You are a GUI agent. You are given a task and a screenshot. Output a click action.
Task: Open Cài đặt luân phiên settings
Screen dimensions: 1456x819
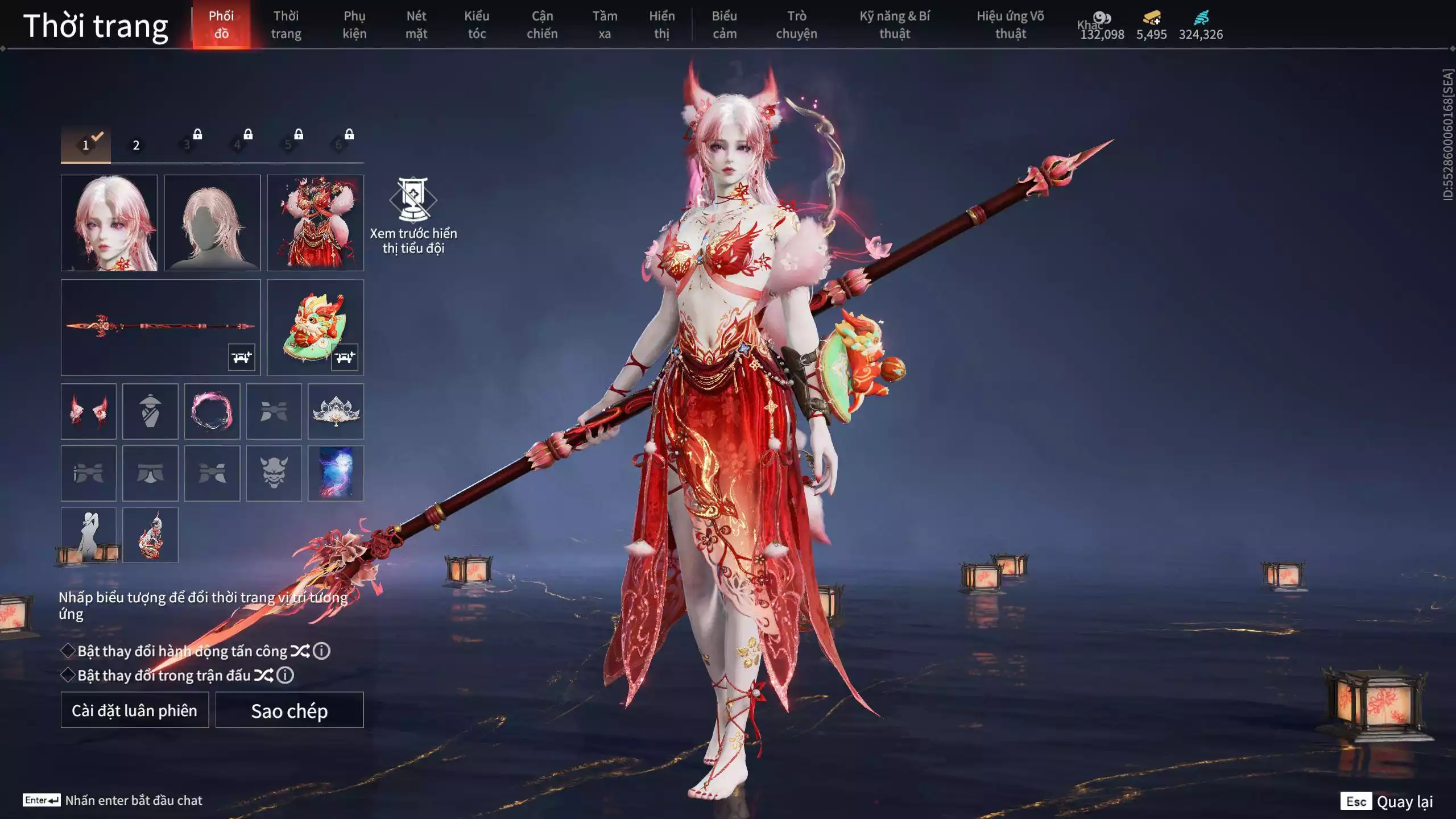click(135, 710)
